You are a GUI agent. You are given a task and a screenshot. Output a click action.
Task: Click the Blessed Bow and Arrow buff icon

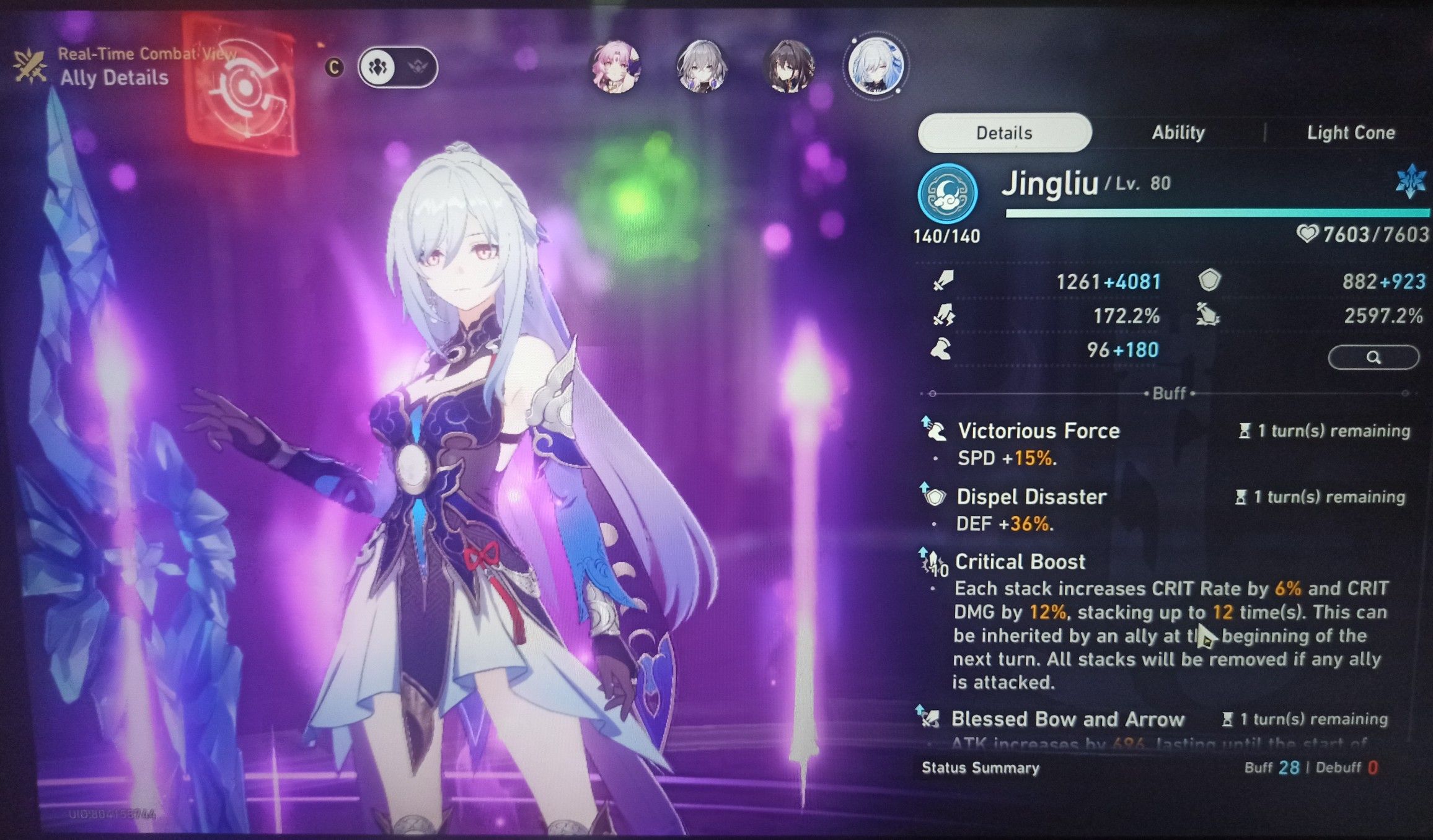tap(933, 719)
